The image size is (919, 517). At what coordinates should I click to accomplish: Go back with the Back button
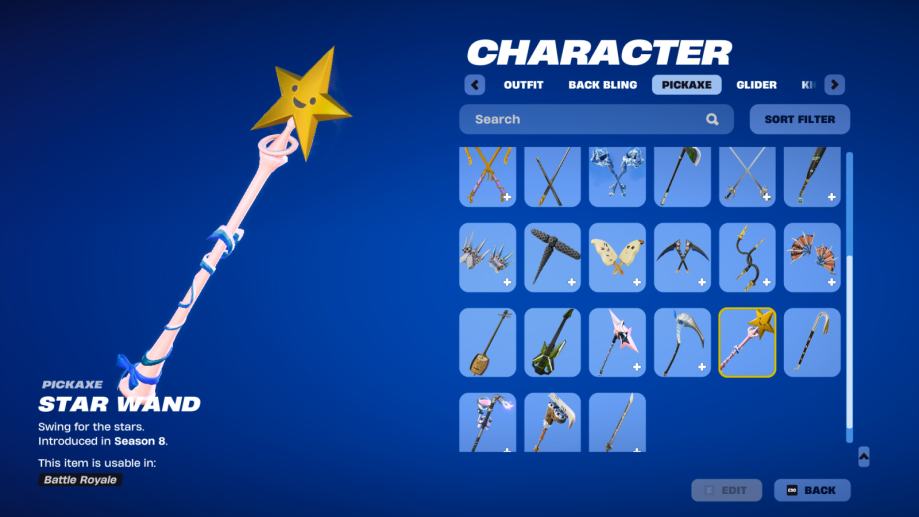tap(812, 490)
